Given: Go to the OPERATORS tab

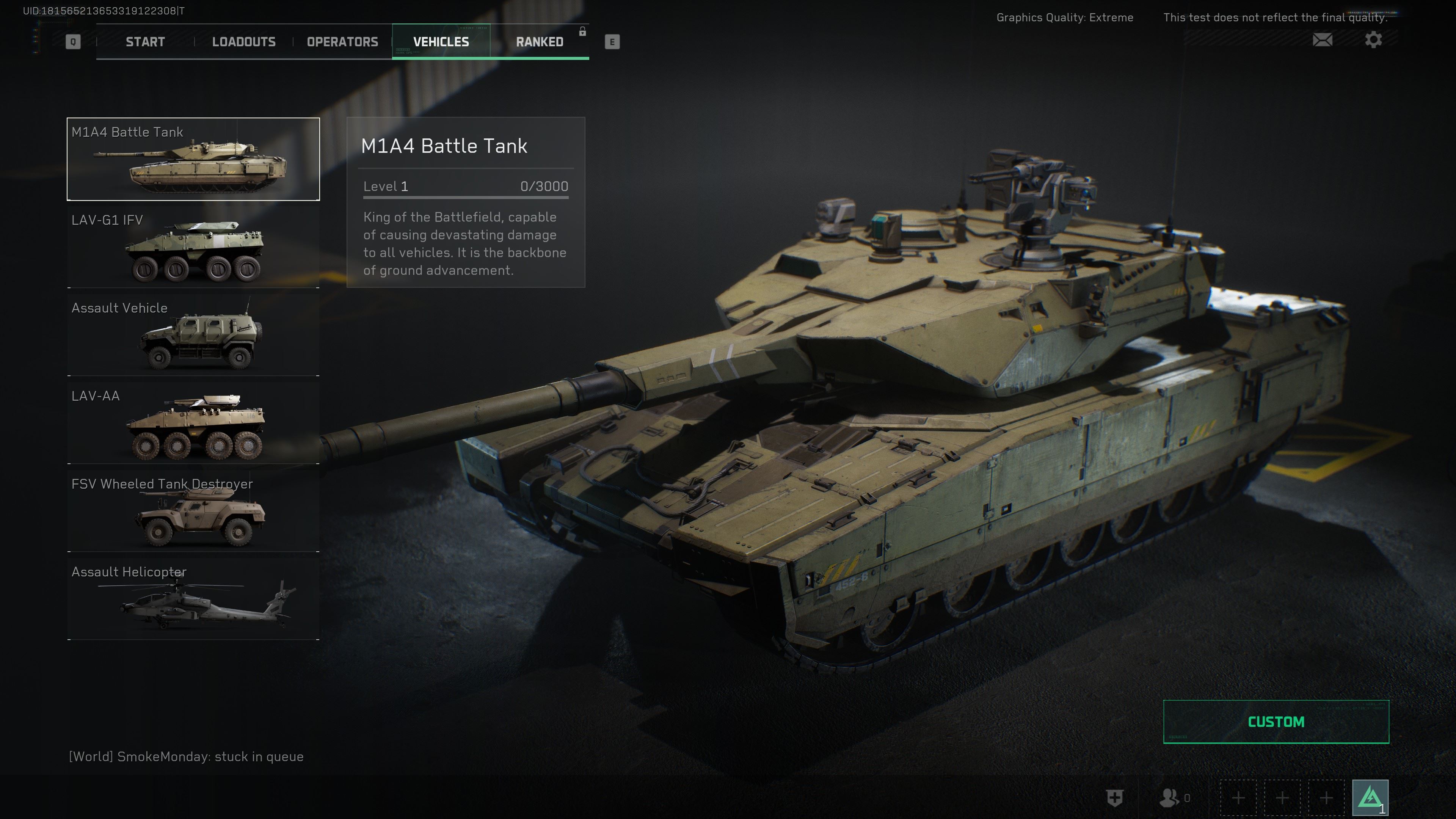Looking at the screenshot, I should click(342, 42).
